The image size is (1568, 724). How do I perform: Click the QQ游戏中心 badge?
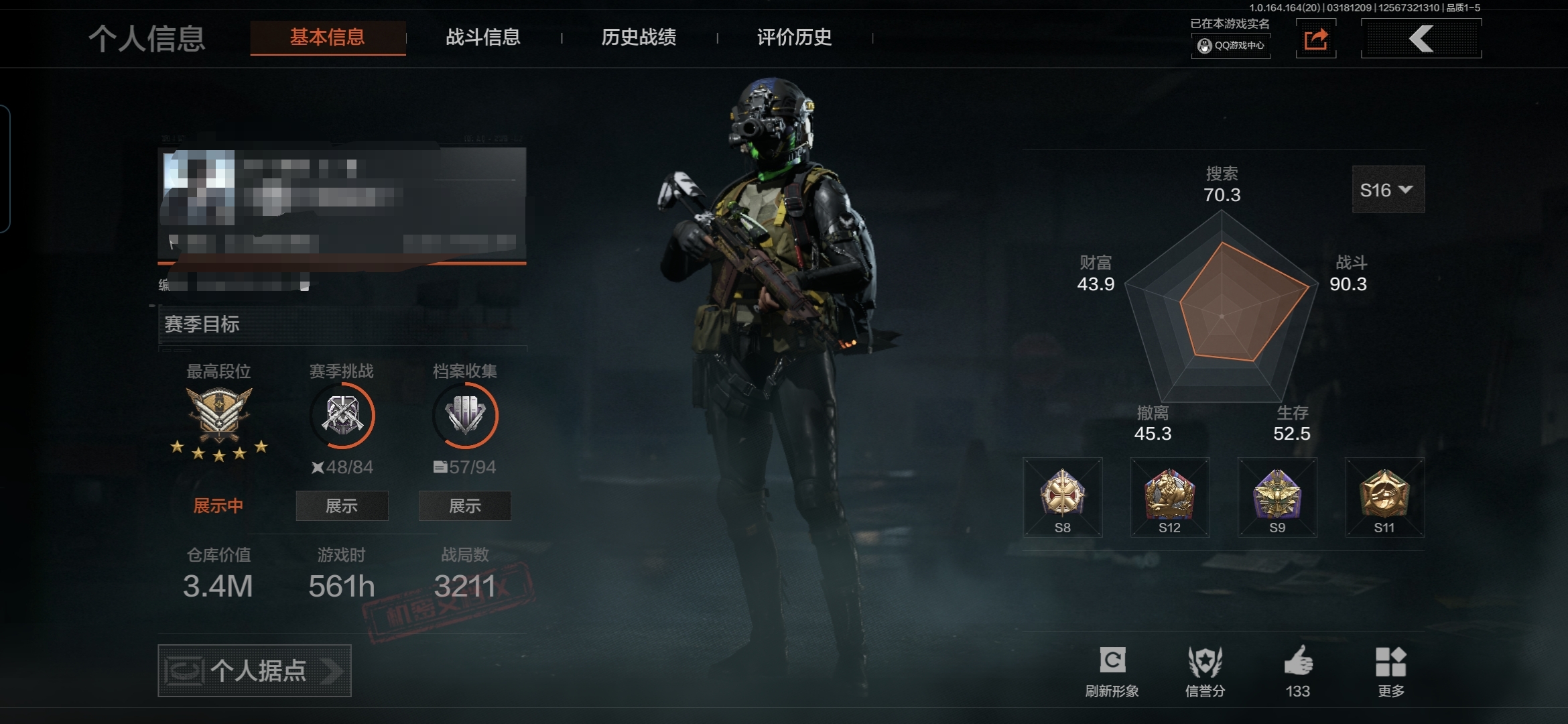tap(1231, 46)
